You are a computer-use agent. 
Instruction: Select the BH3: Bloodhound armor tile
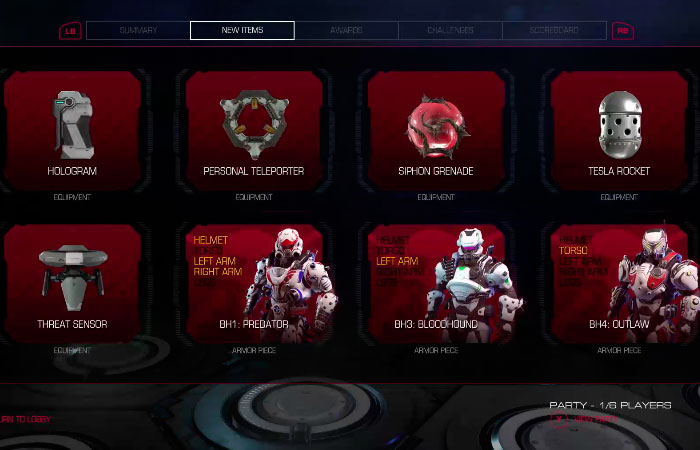[x=436, y=283]
